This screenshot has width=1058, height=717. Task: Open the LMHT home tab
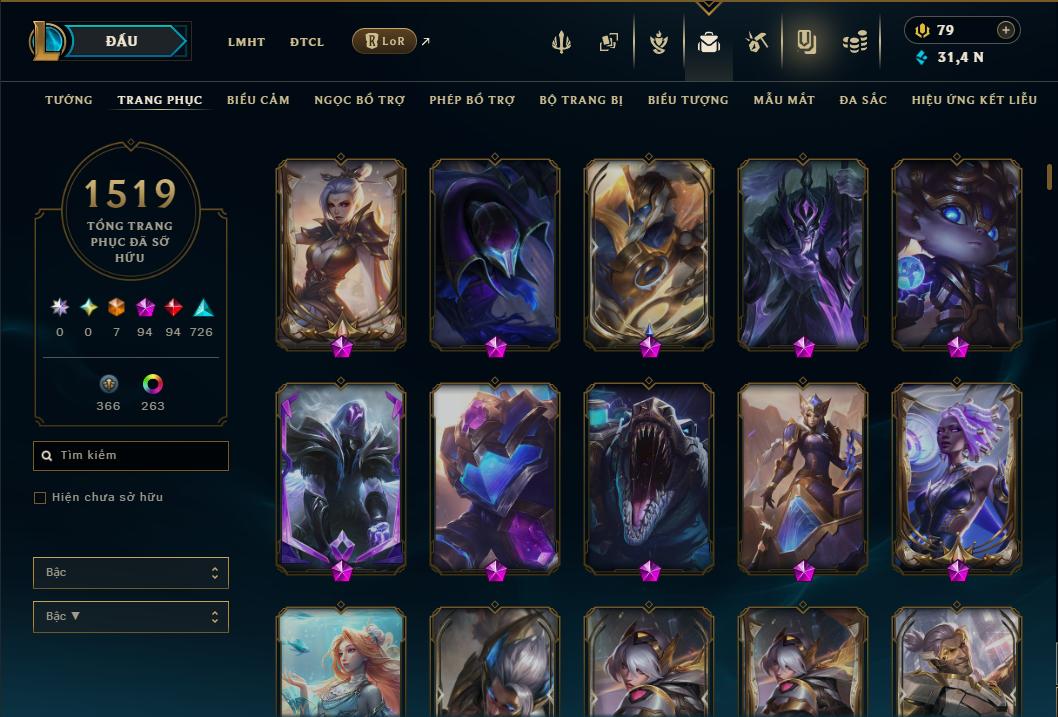point(246,42)
